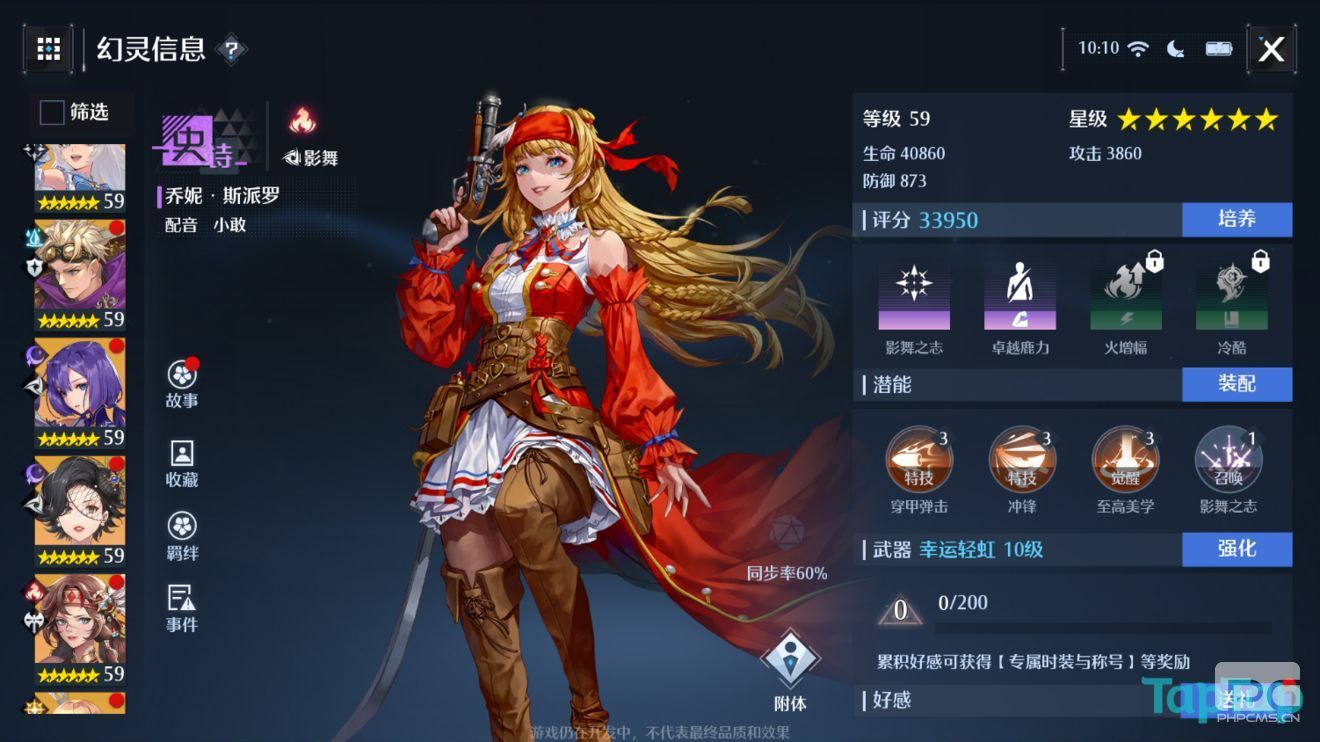This screenshot has width=1320, height=742.
Task: Enable the 筛选 filter checkbox
Action: coord(50,113)
